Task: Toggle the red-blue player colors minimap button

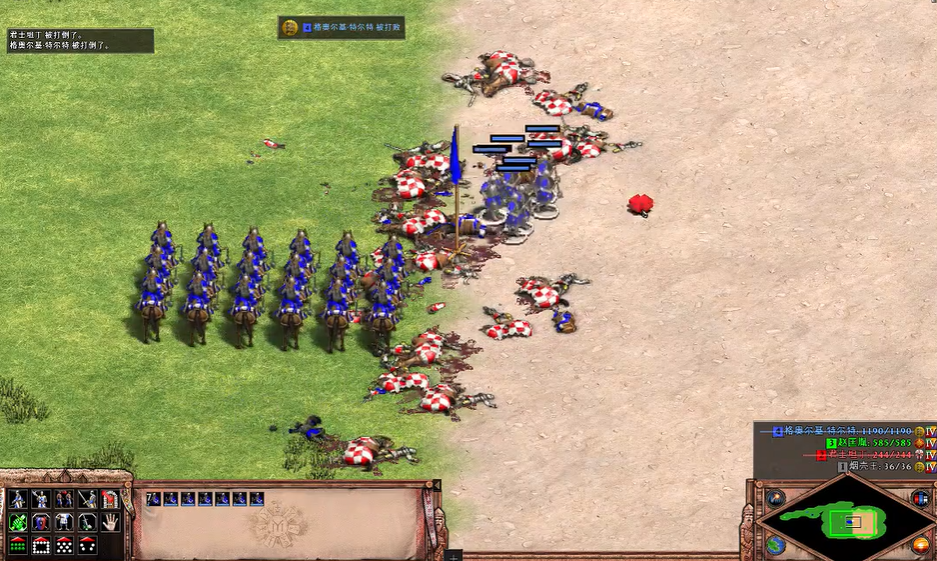Action: (x=920, y=498)
